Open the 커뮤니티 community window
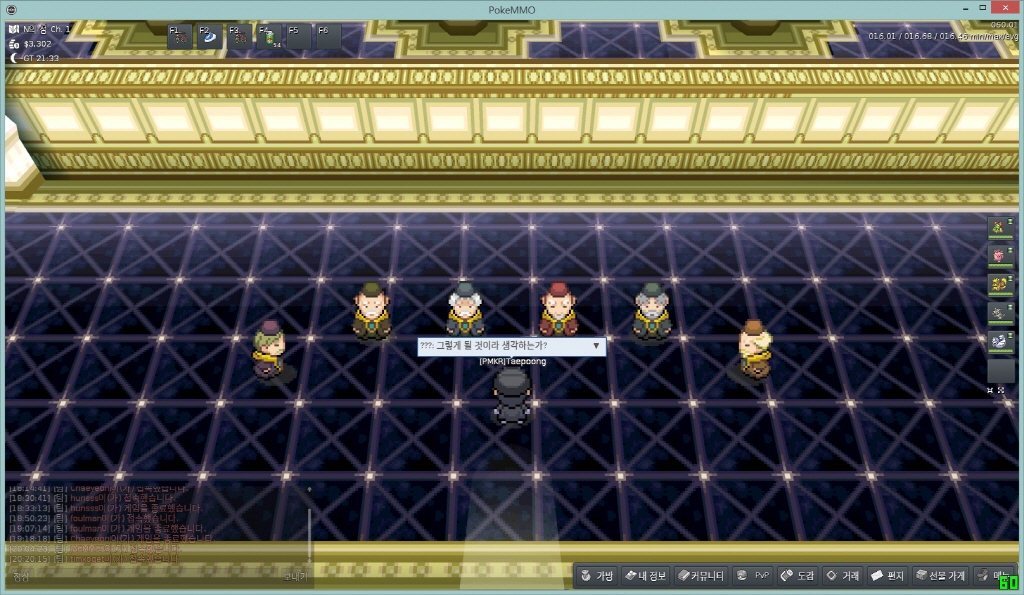Viewport: 1024px width, 595px height. pyautogui.click(x=700, y=576)
